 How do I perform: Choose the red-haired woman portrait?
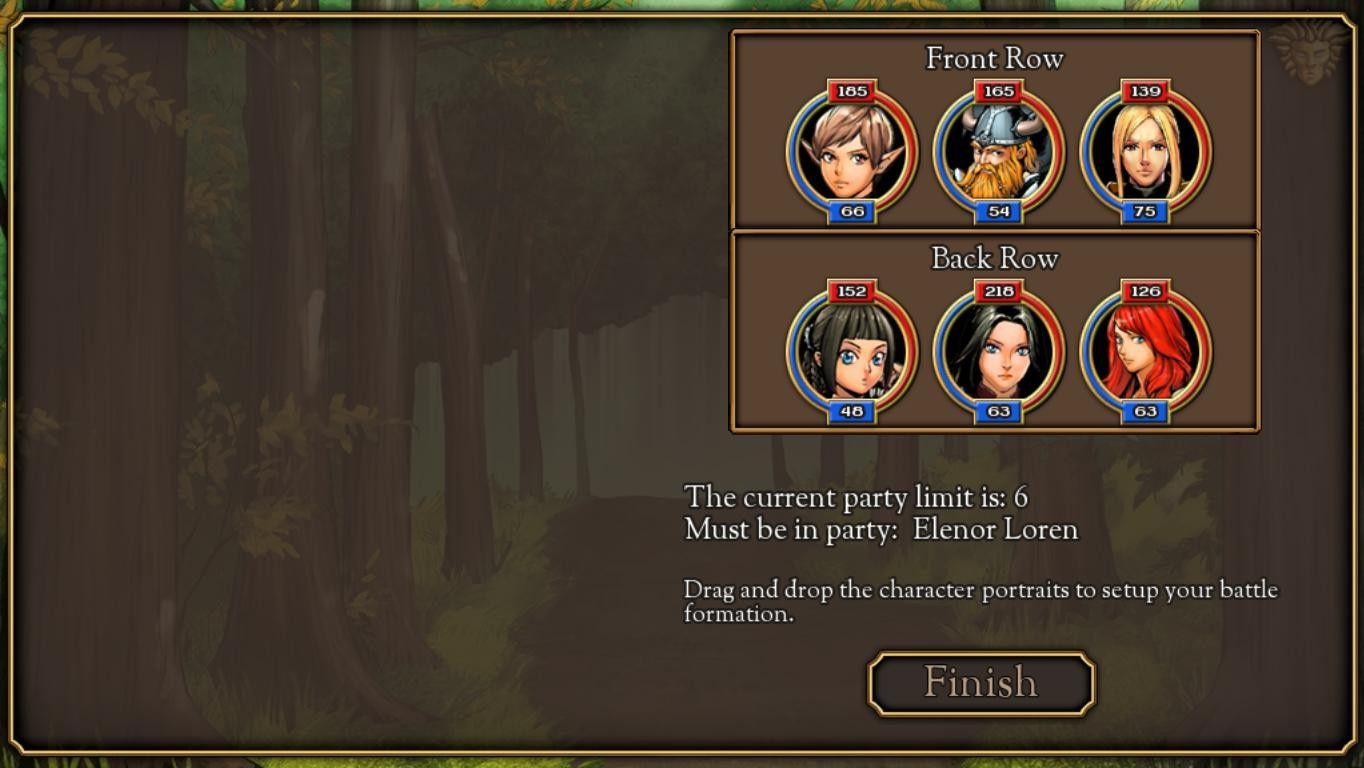point(1145,352)
